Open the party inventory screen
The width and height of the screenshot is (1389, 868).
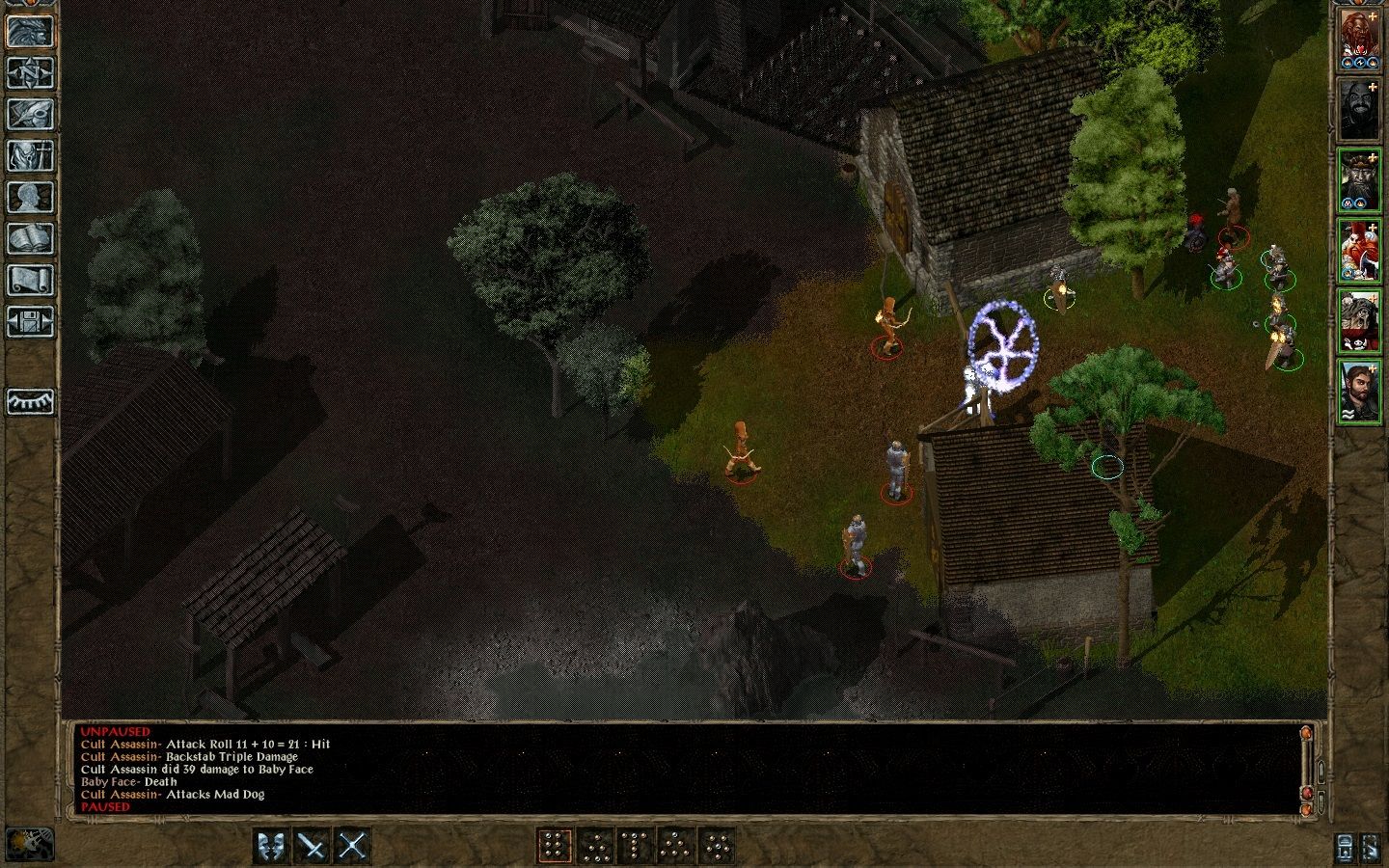pos(30,155)
